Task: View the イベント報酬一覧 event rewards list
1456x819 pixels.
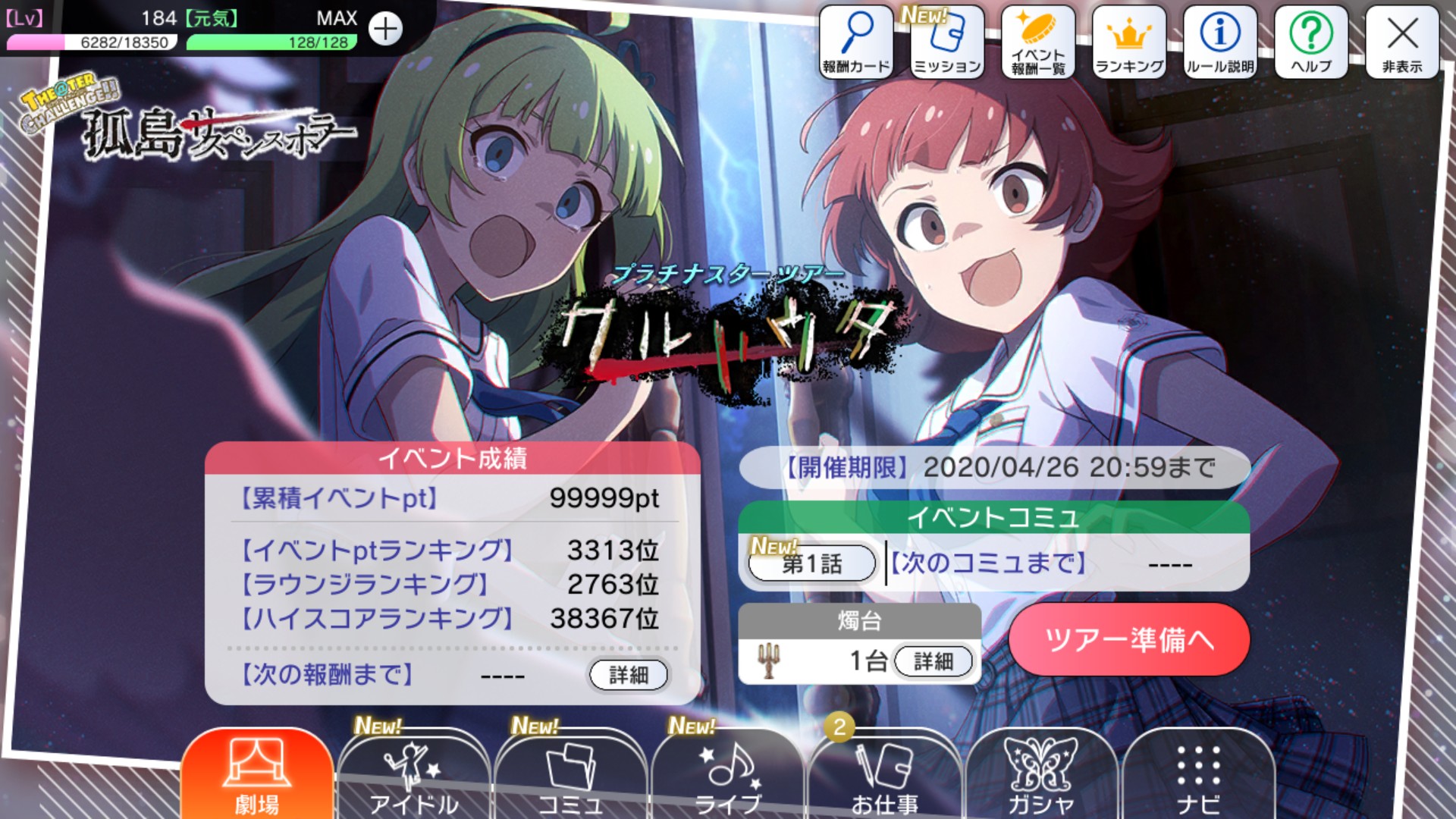Action: click(x=1038, y=42)
